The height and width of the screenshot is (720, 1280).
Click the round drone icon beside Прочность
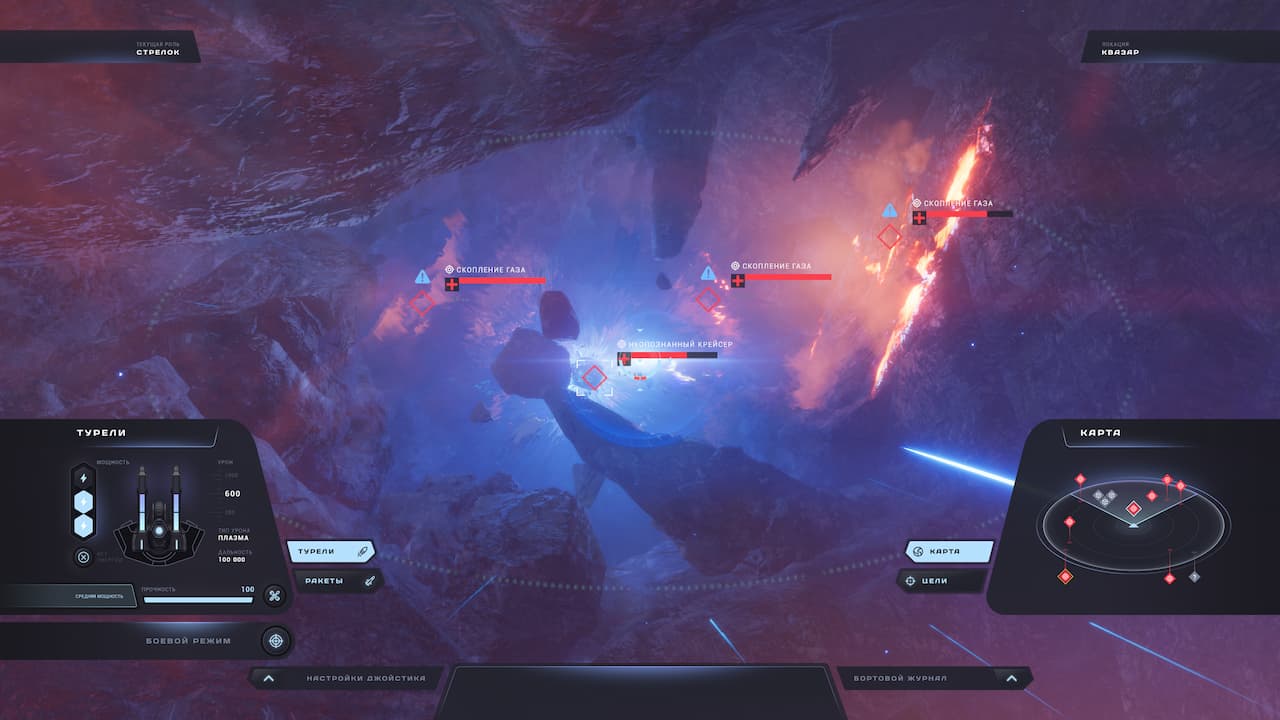click(x=274, y=596)
